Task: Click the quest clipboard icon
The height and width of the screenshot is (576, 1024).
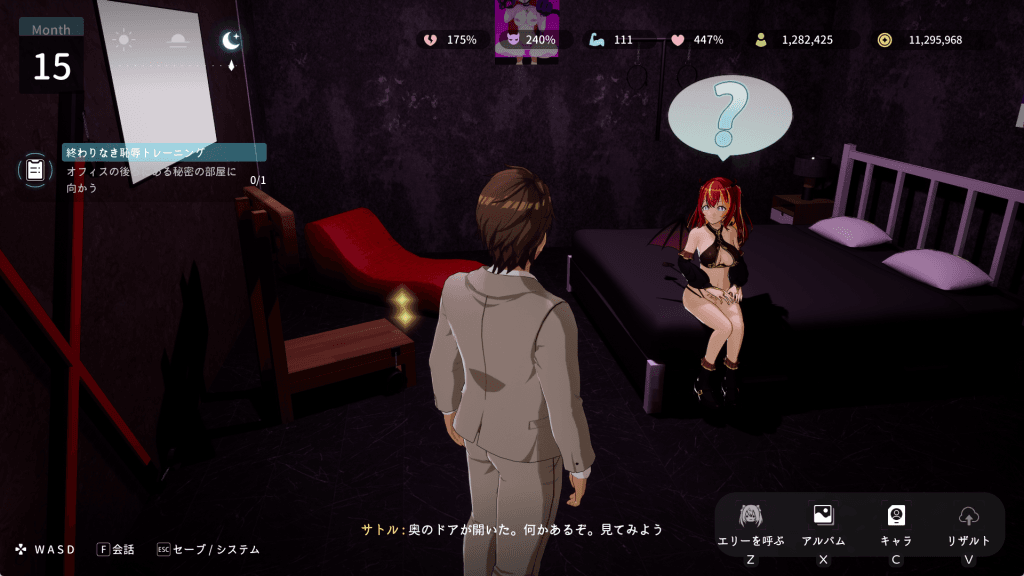Action: point(35,169)
